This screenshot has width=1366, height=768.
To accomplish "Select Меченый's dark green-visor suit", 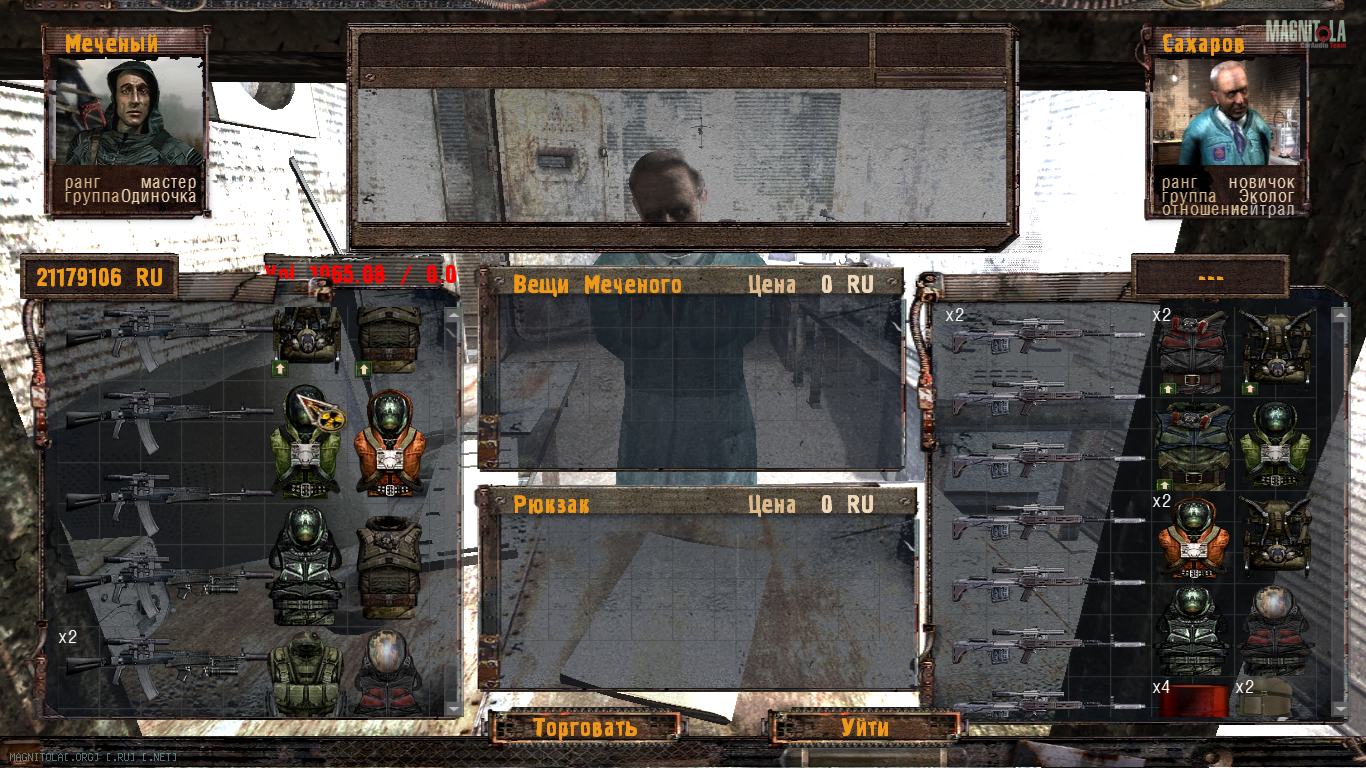I will click(x=306, y=565).
